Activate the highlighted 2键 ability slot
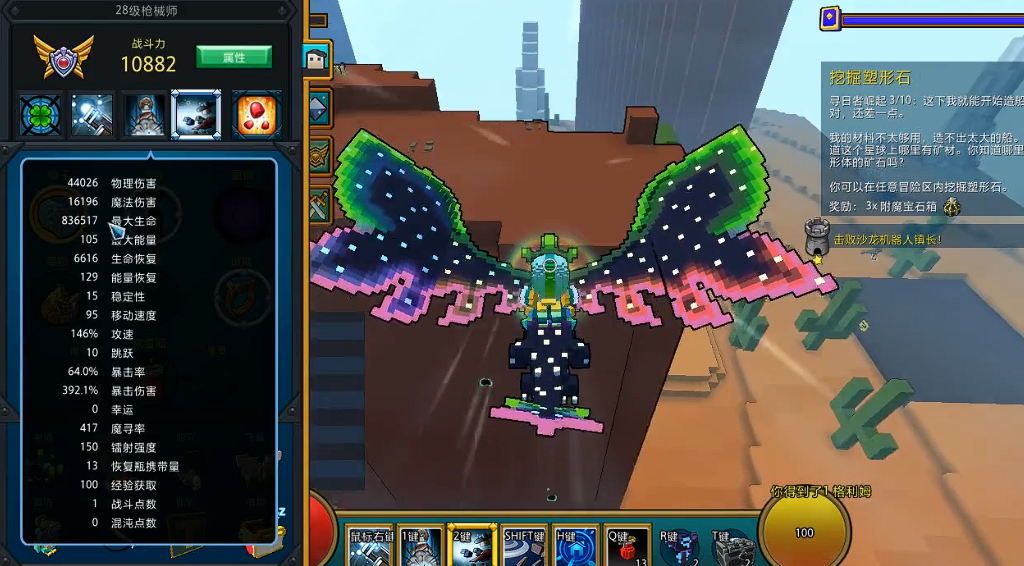Image resolution: width=1024 pixels, height=566 pixels. pyautogui.click(x=472, y=546)
